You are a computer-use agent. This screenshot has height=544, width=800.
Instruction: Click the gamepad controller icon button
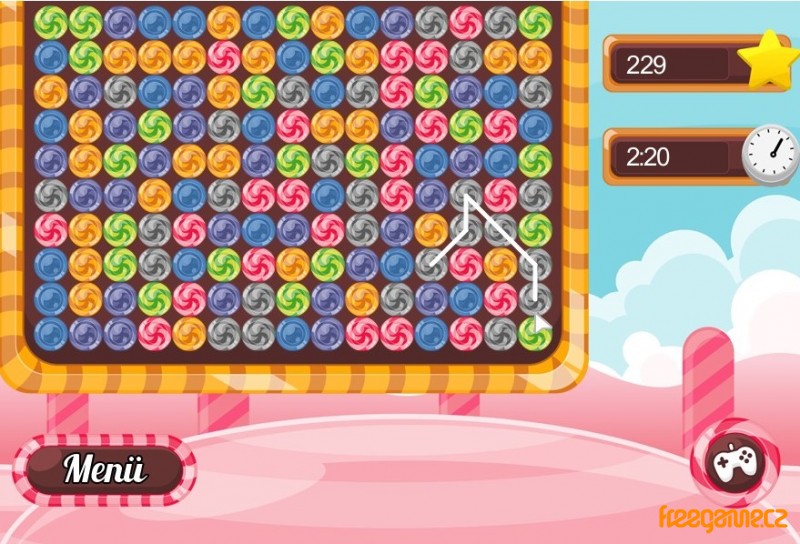(735, 462)
